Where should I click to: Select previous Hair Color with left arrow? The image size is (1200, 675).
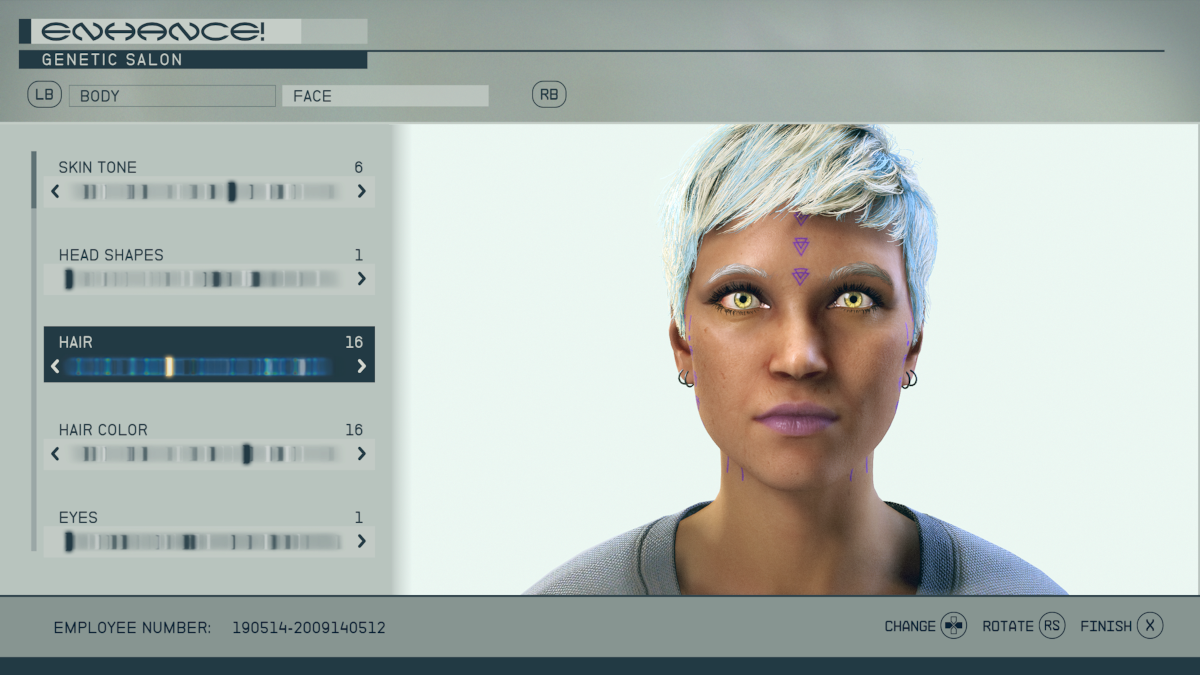[x=55, y=454]
